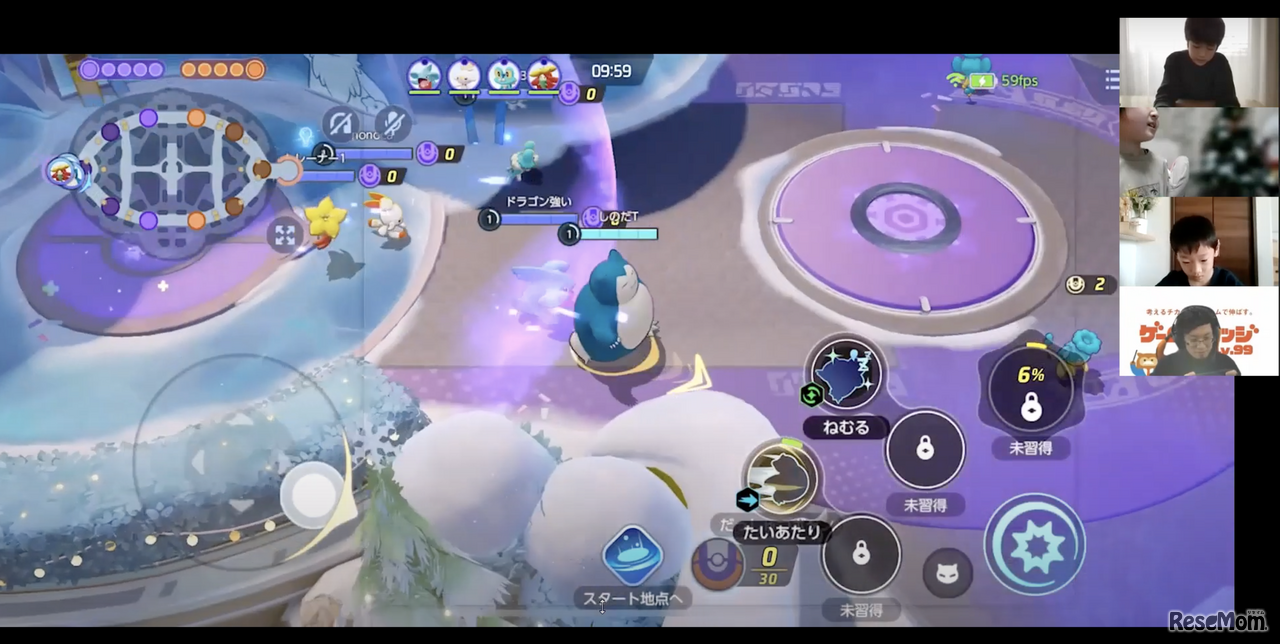Expand the map with the four-arrow button

285,235
